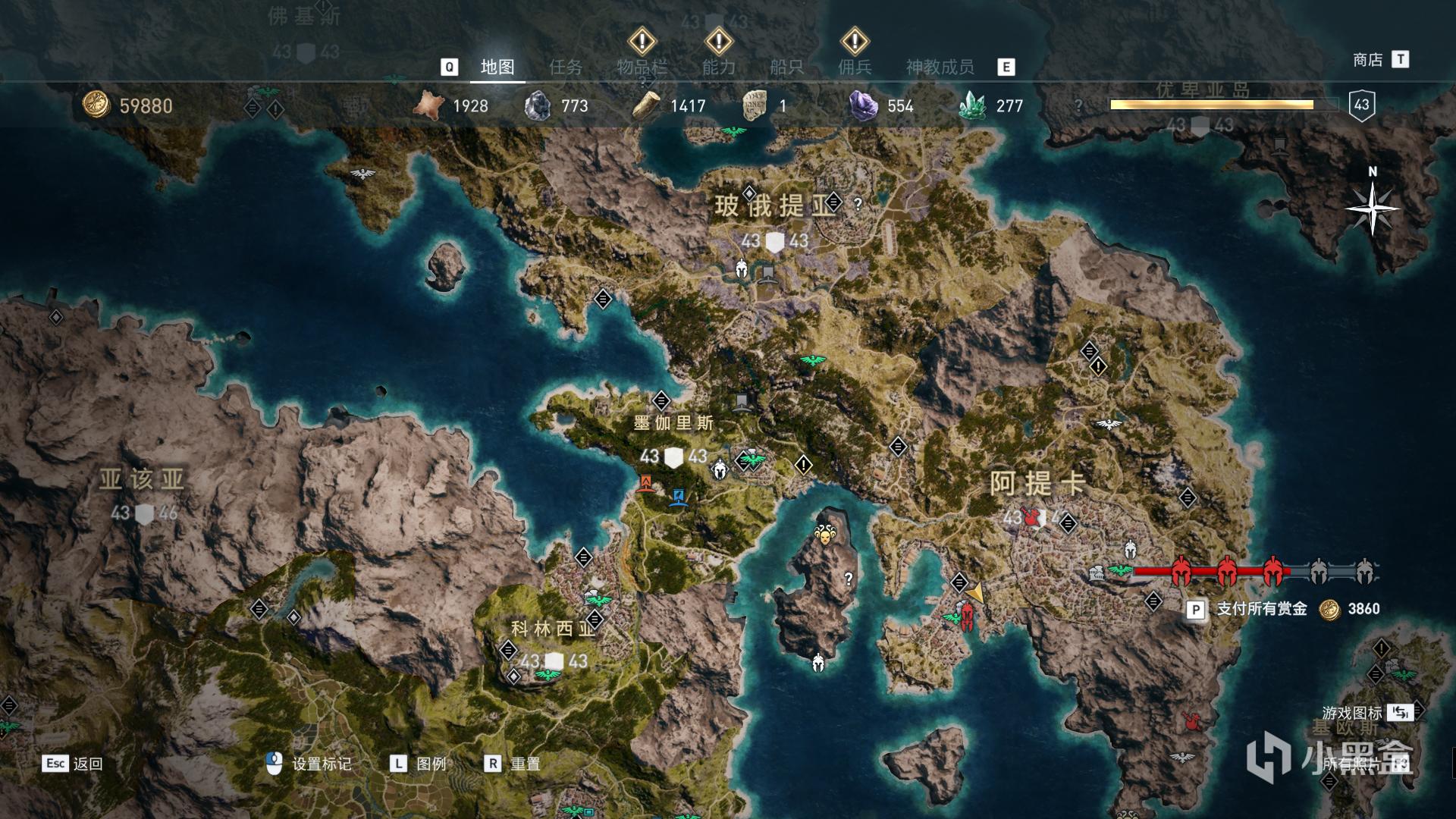Show the 神教成员 cultists tab
This screenshot has height=819, width=1456.
(940, 67)
